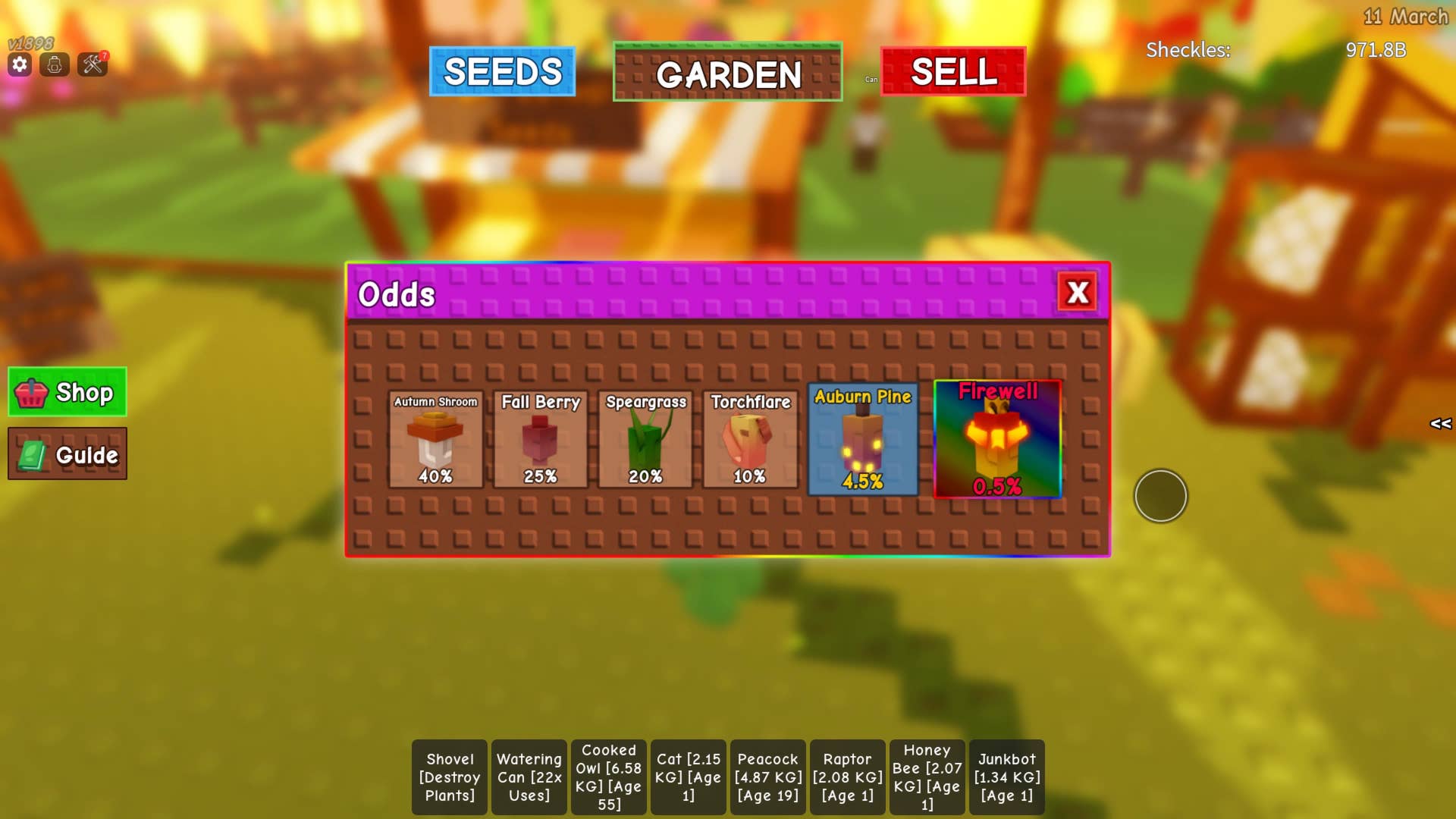1456x819 pixels.
Task: Expand the double-arrow side panel toggle
Action: click(x=1440, y=423)
